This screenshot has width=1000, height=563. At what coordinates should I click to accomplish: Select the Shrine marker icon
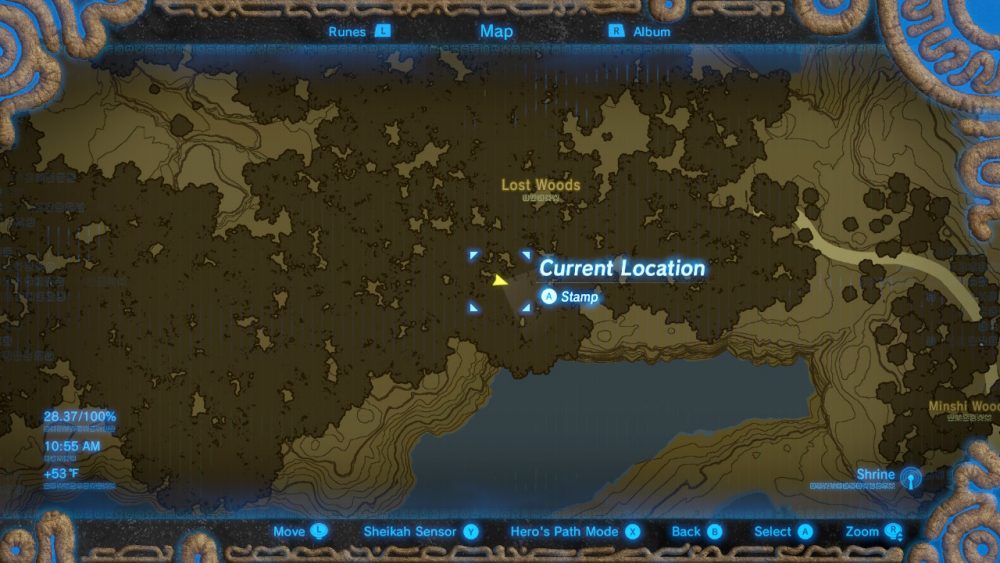[x=910, y=477]
